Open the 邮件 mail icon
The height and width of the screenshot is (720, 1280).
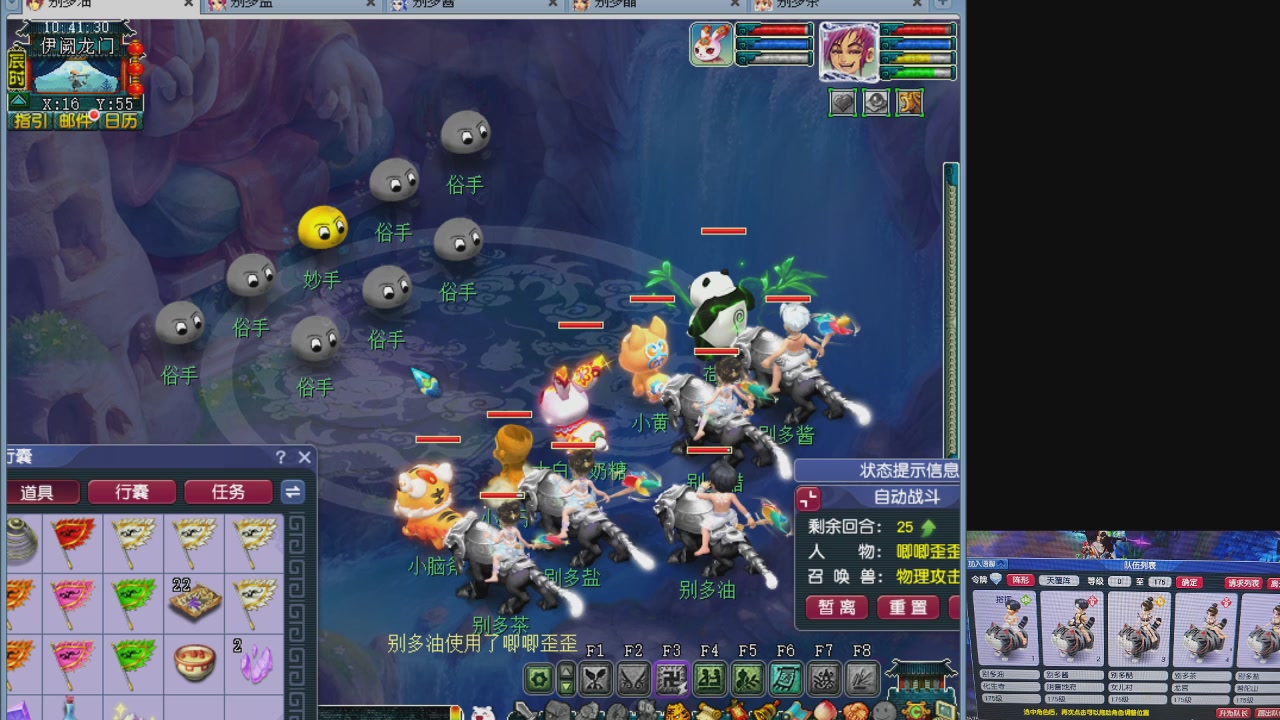pyautogui.click(x=74, y=118)
